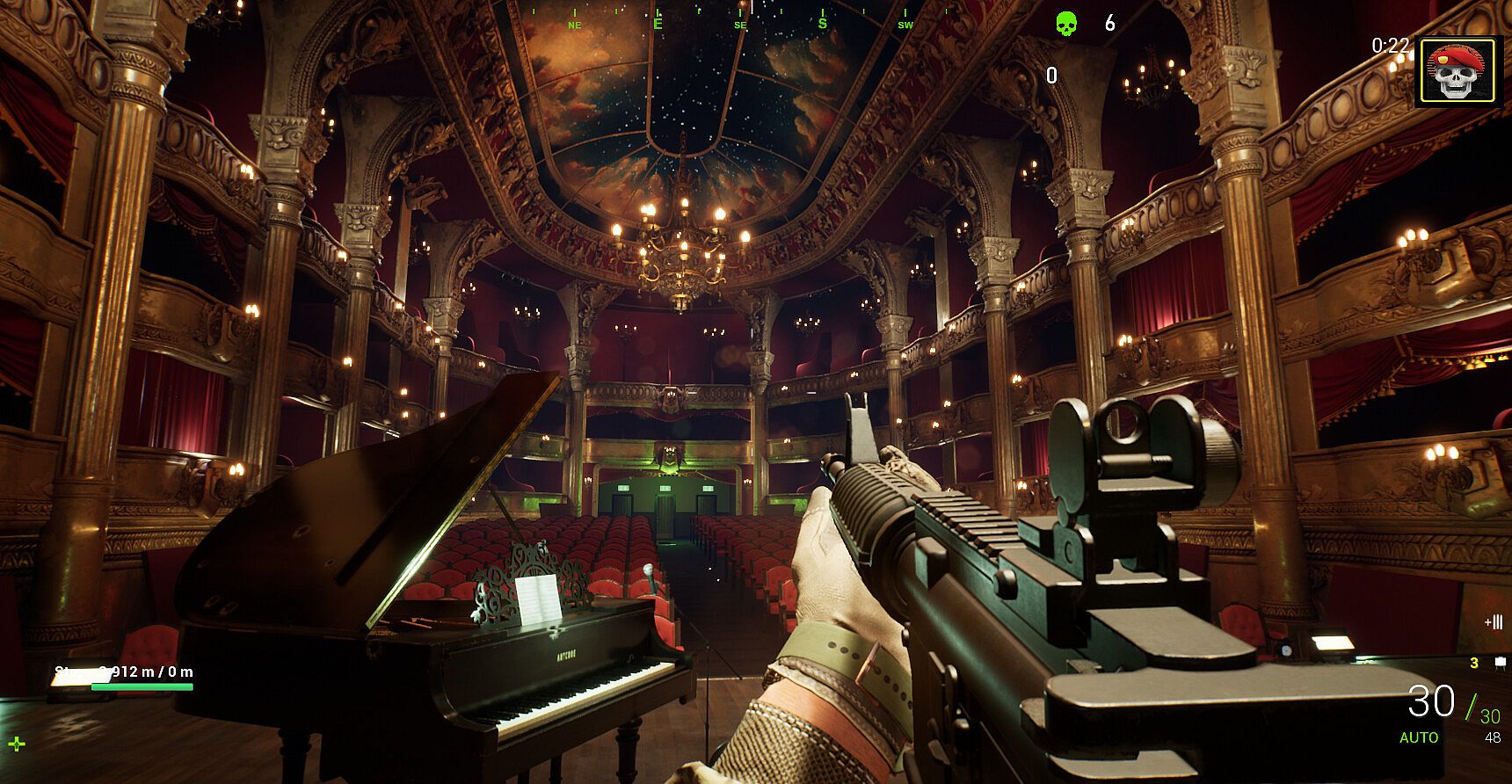This screenshot has height=784, width=1512.
Task: Click the plus ammo bars icon
Action: tap(1493, 622)
